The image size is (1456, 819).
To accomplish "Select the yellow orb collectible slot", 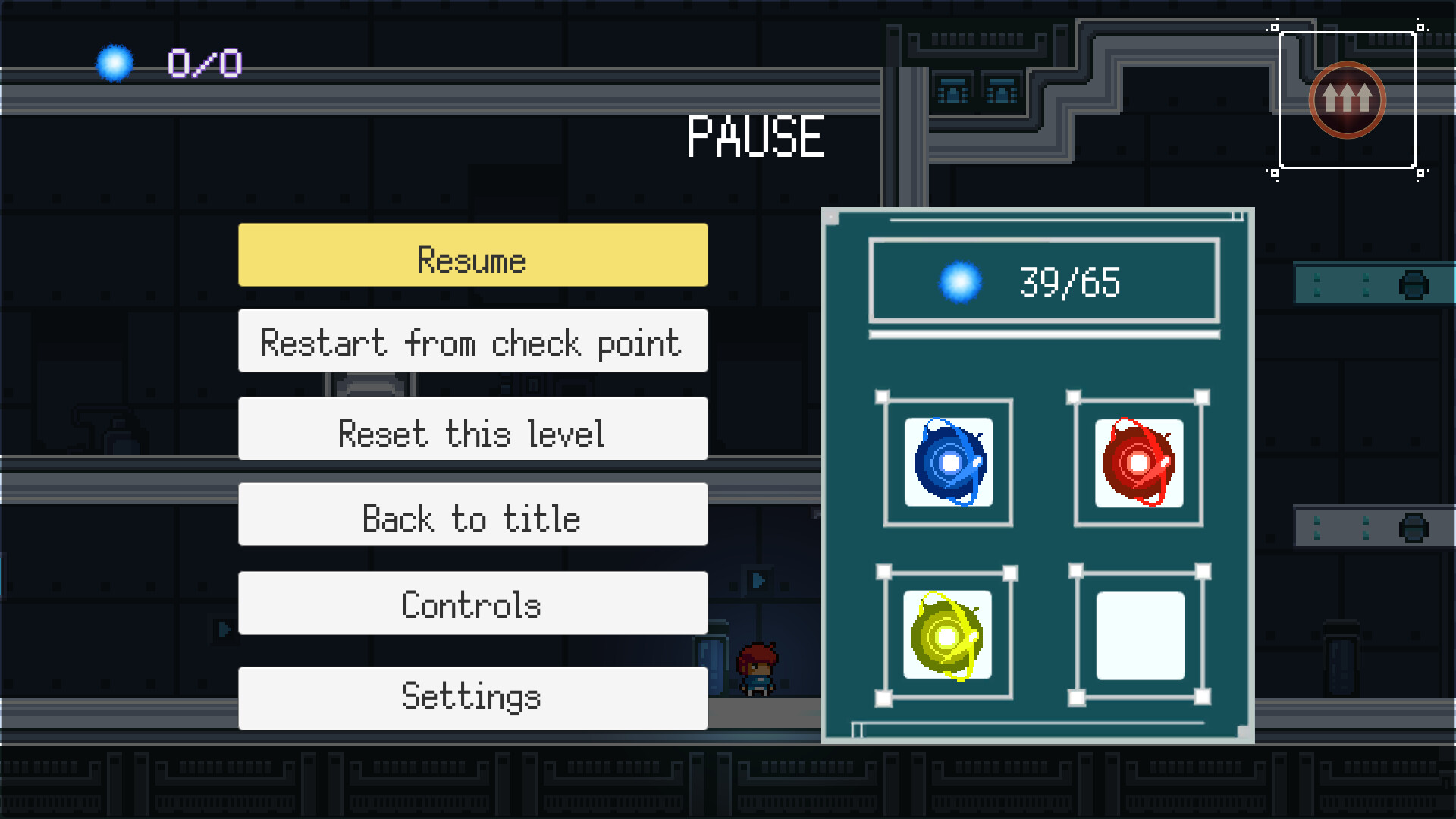I will tap(949, 637).
